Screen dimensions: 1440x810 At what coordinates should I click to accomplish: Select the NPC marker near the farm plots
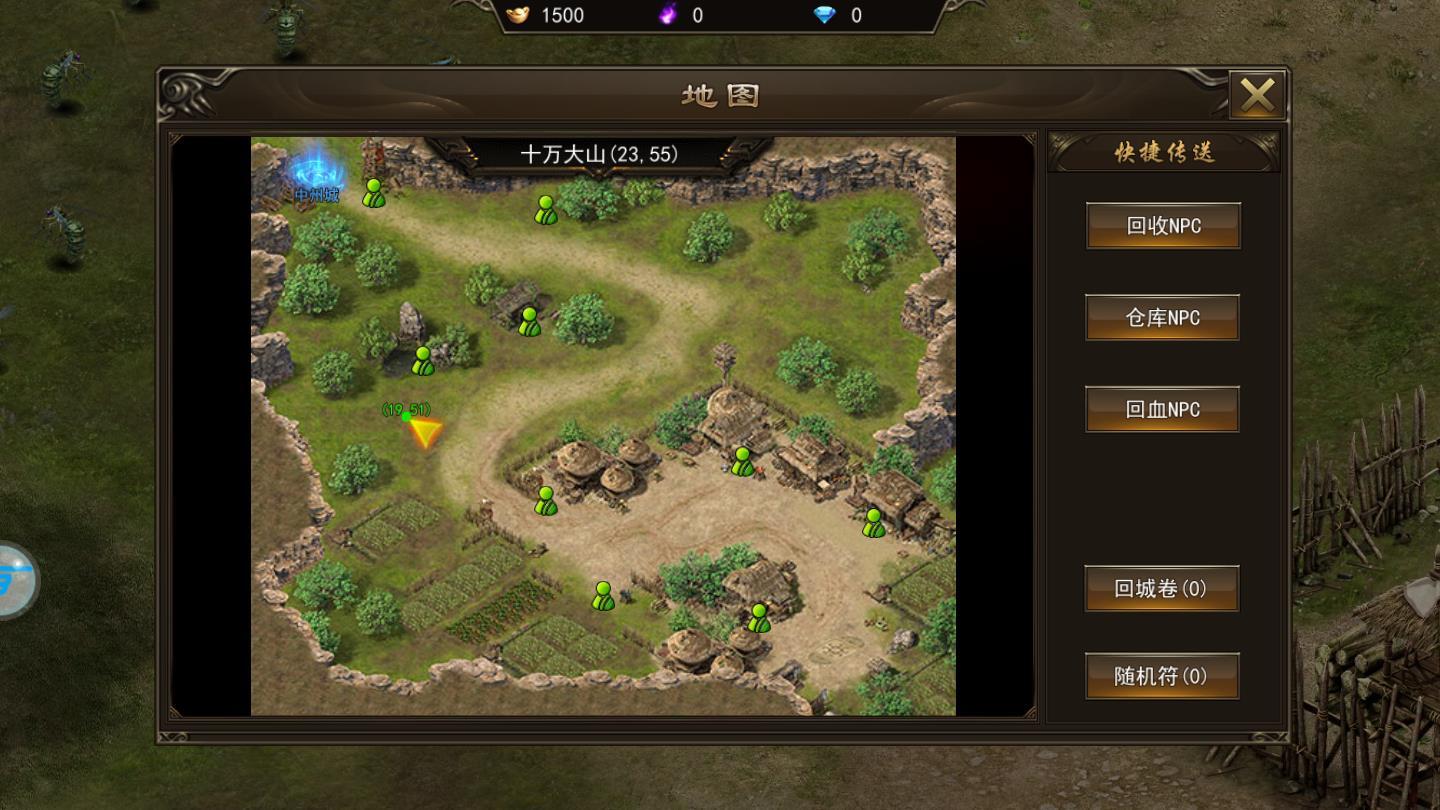click(x=602, y=596)
